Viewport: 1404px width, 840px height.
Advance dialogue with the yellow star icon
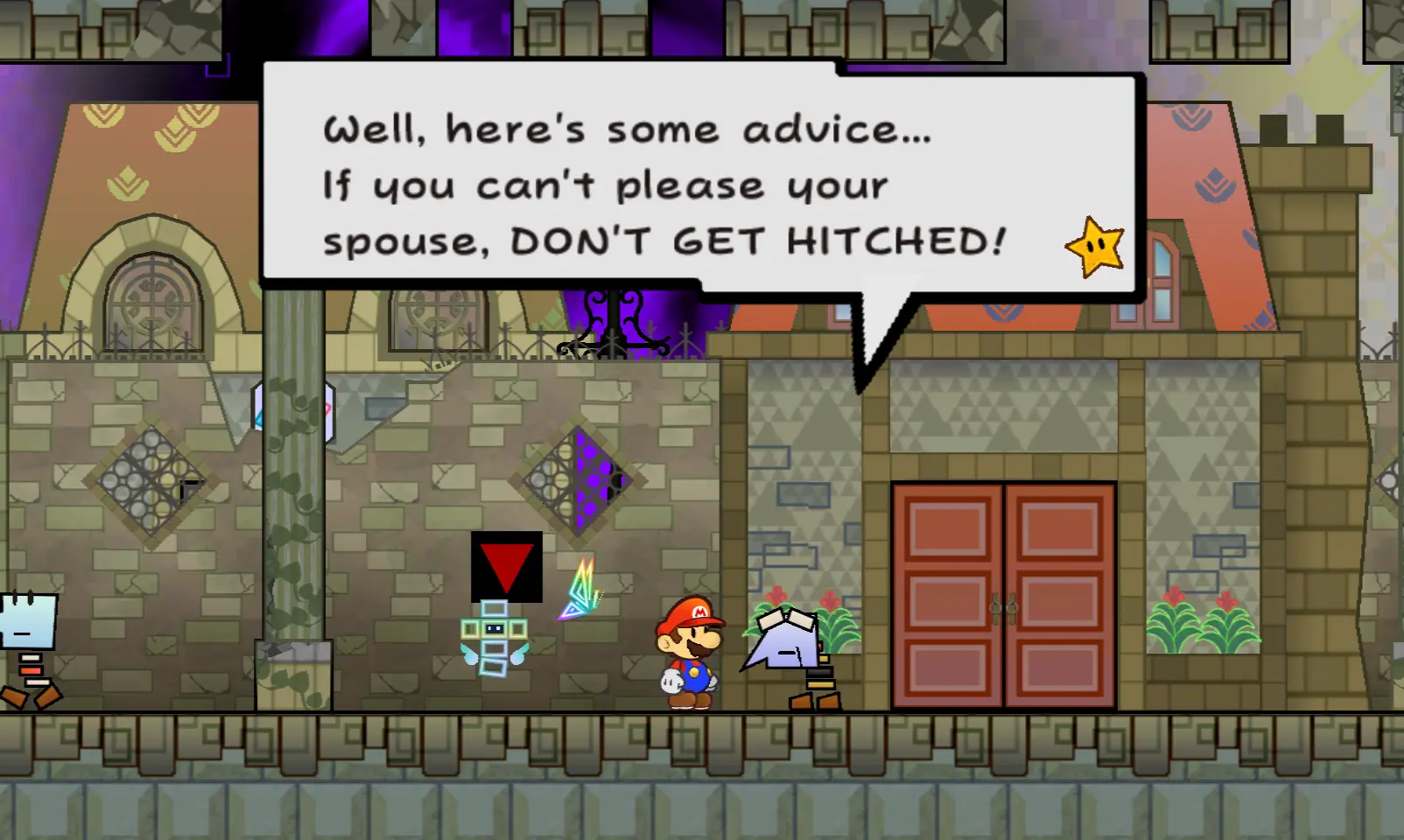[1095, 247]
